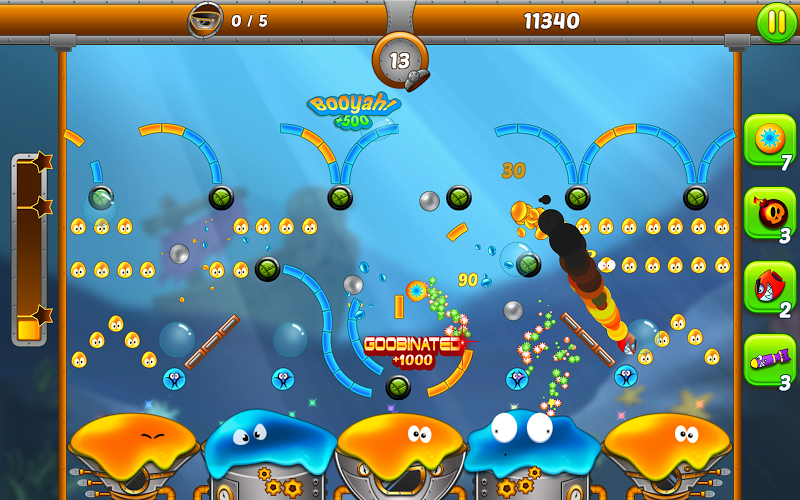The height and width of the screenshot is (500, 800).
Task: Activate the blue starburst power-up
Action: 769,141
